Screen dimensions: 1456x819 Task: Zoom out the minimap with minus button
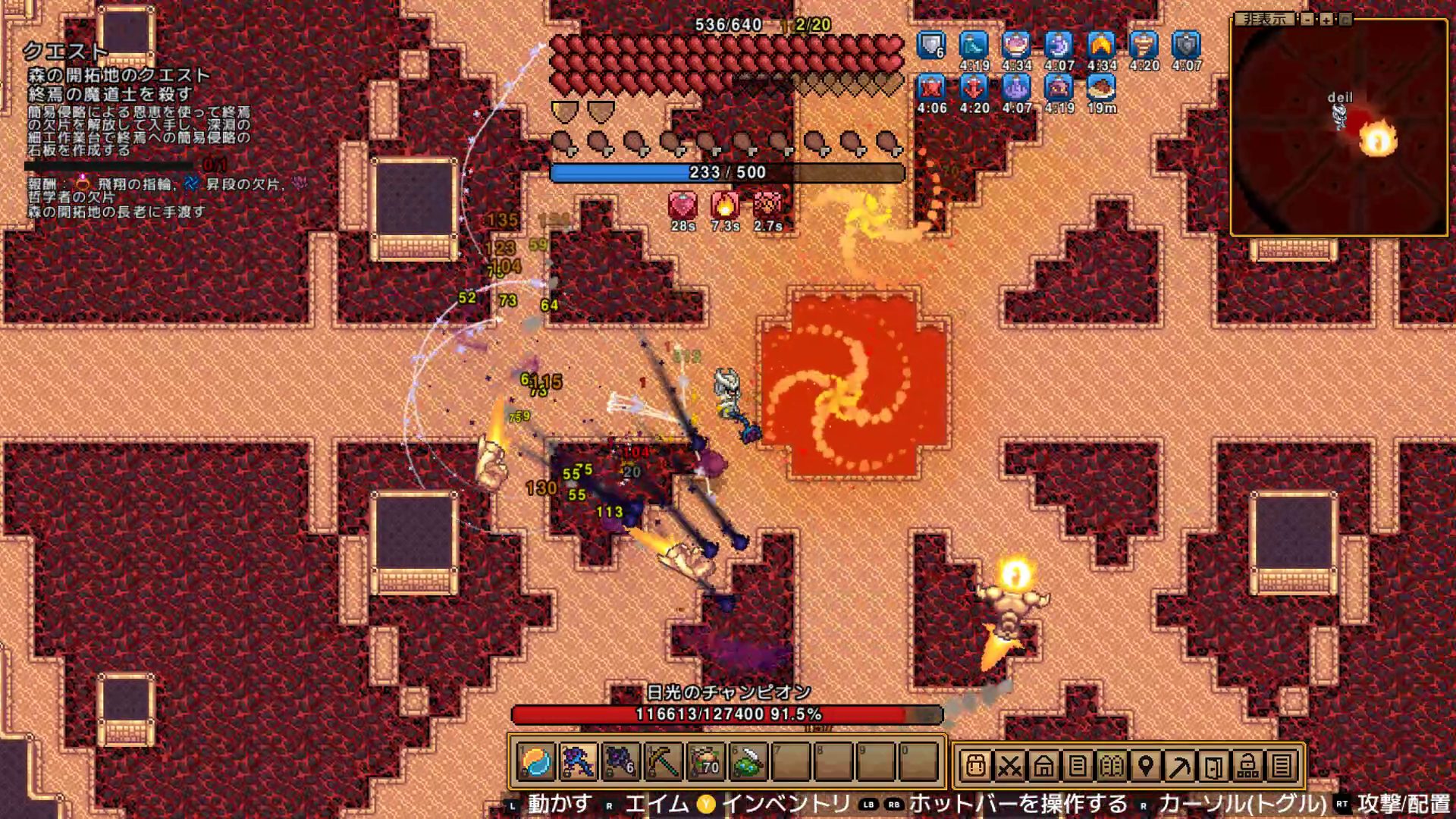tap(1307, 19)
